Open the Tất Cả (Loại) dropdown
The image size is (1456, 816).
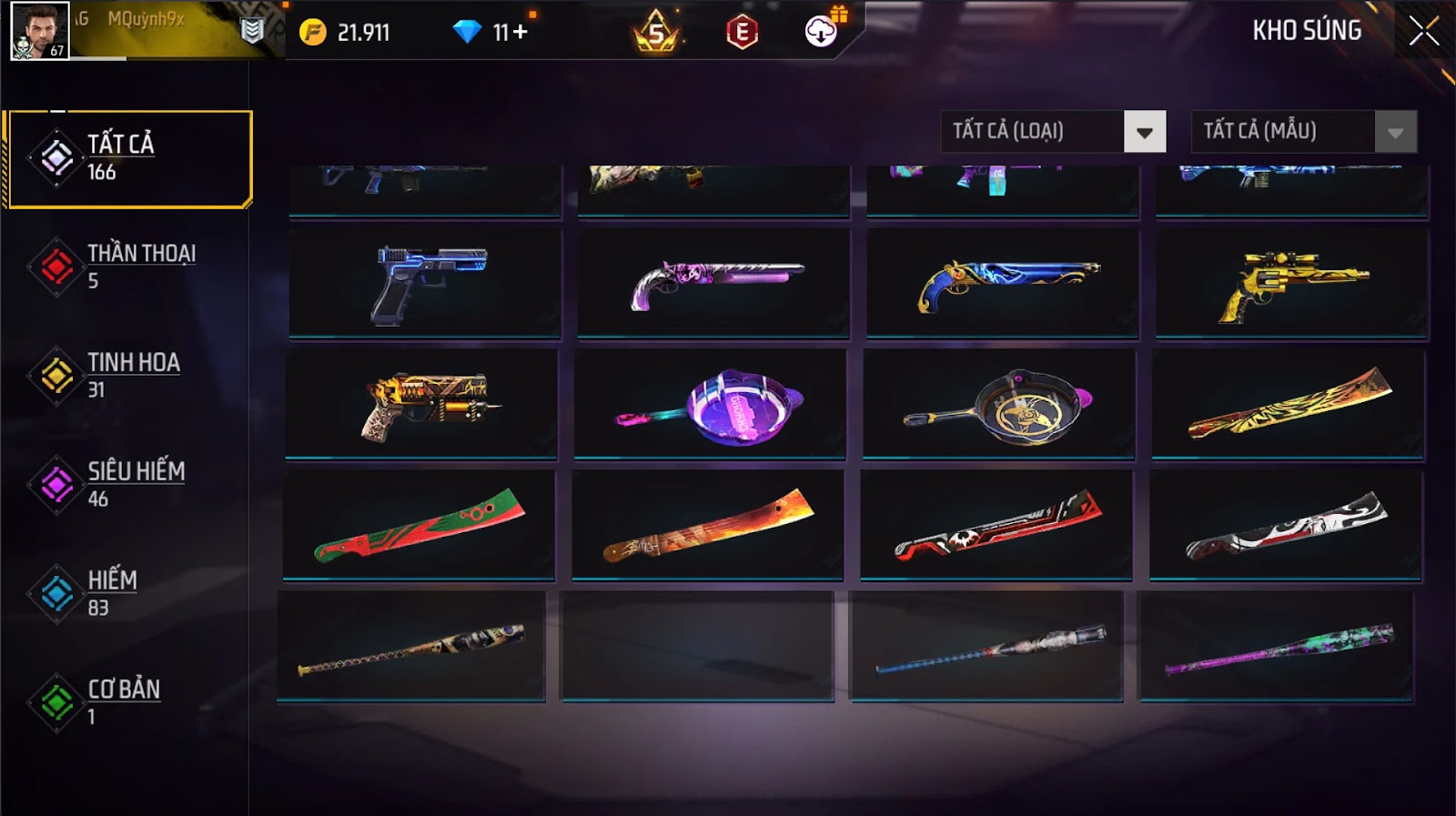[1144, 132]
